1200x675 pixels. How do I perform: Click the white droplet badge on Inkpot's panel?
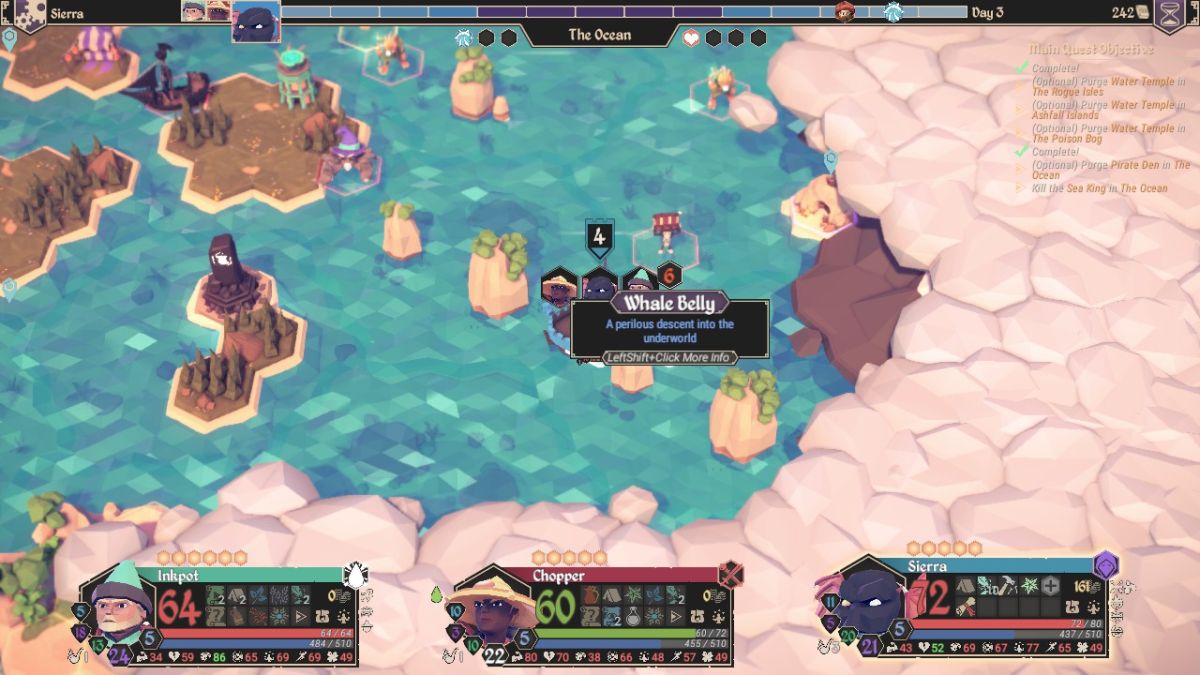[x=355, y=574]
